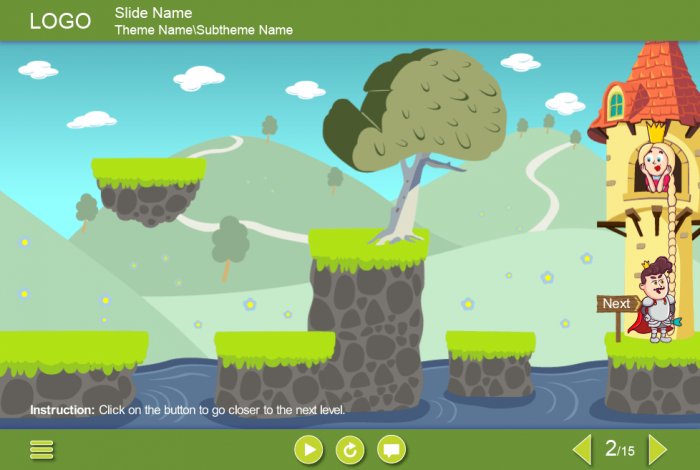
Task: Open the hamburger menu
Action: click(42, 450)
